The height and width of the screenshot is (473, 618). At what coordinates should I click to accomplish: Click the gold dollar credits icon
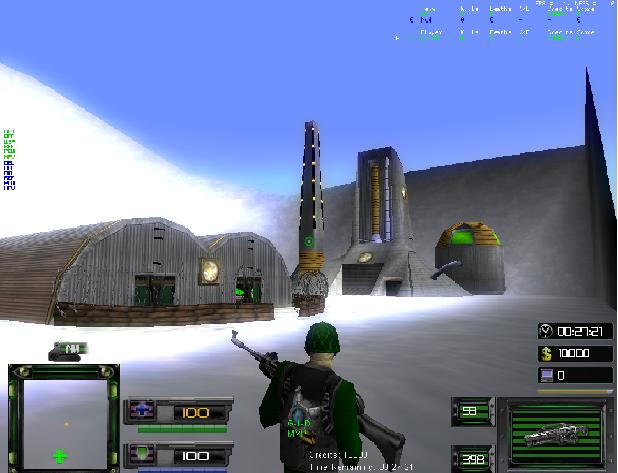coord(546,353)
